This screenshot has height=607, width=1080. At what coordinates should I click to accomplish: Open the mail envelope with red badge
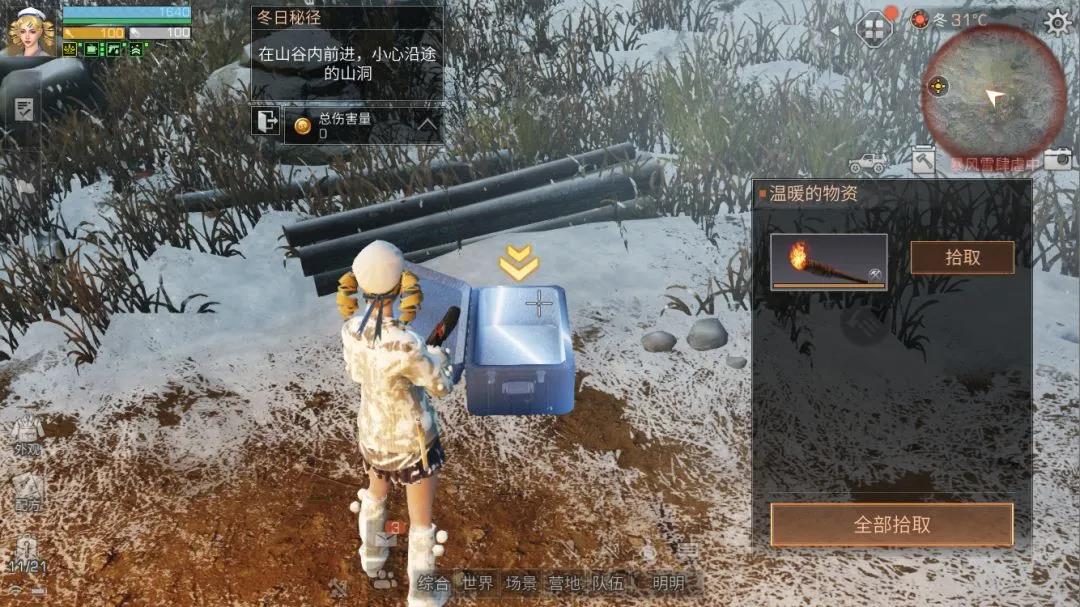[x=386, y=537]
